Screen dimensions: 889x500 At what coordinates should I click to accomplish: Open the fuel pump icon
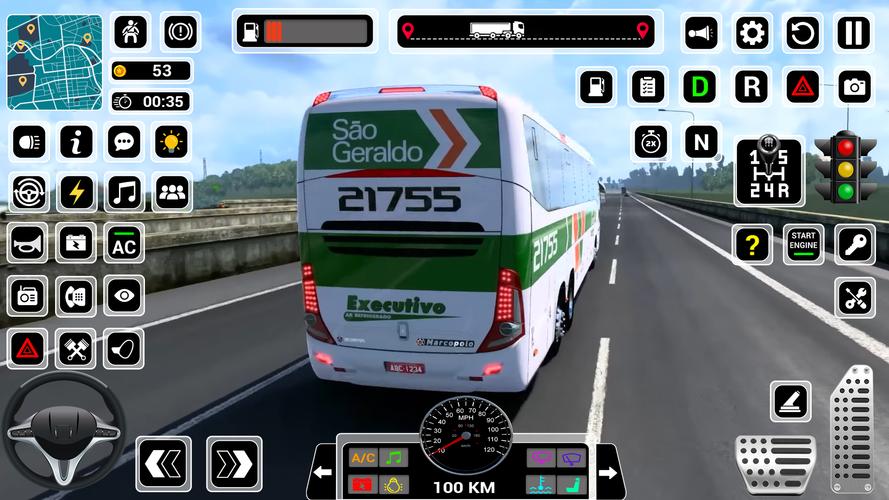click(x=597, y=87)
